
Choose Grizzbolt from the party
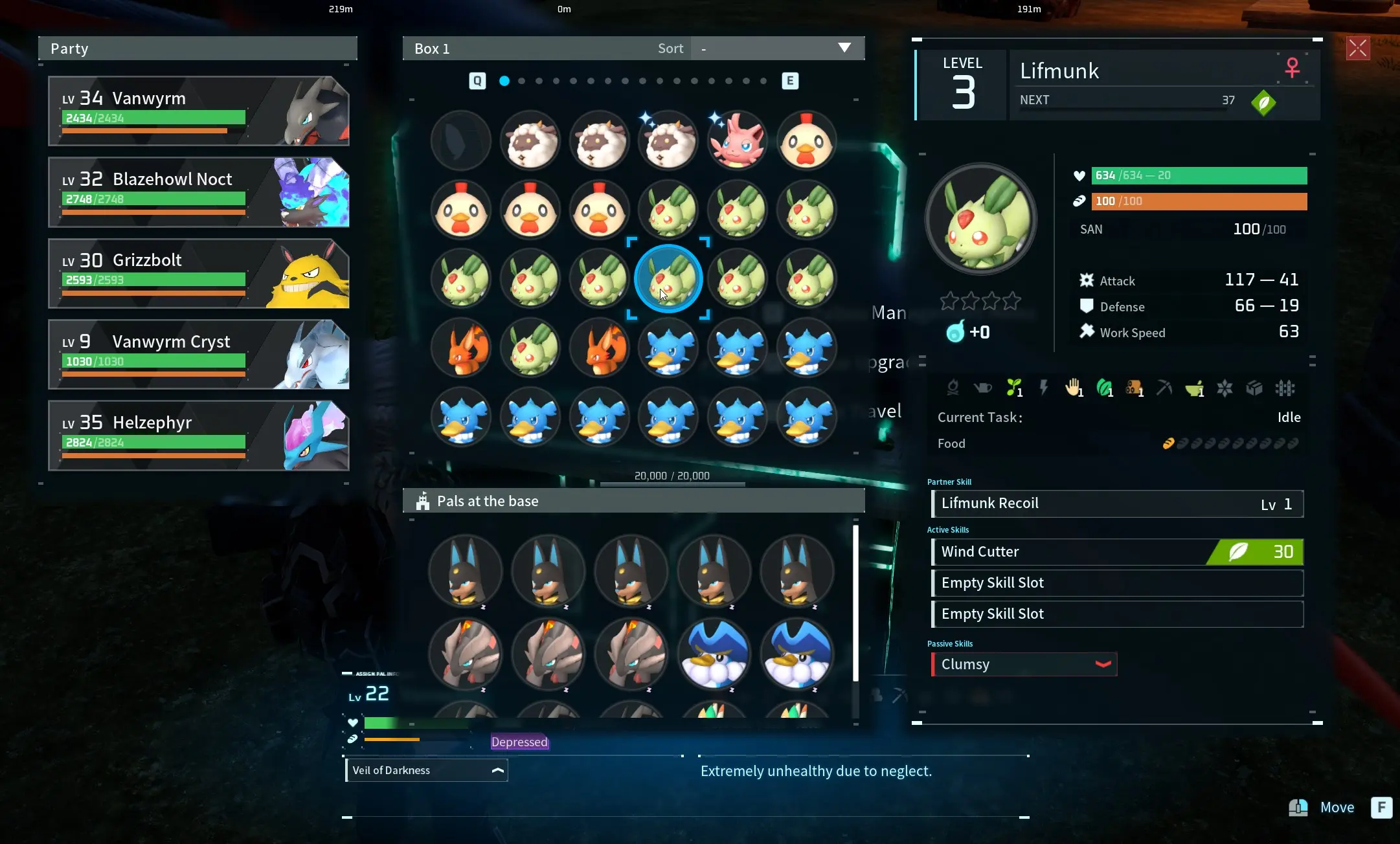point(199,273)
